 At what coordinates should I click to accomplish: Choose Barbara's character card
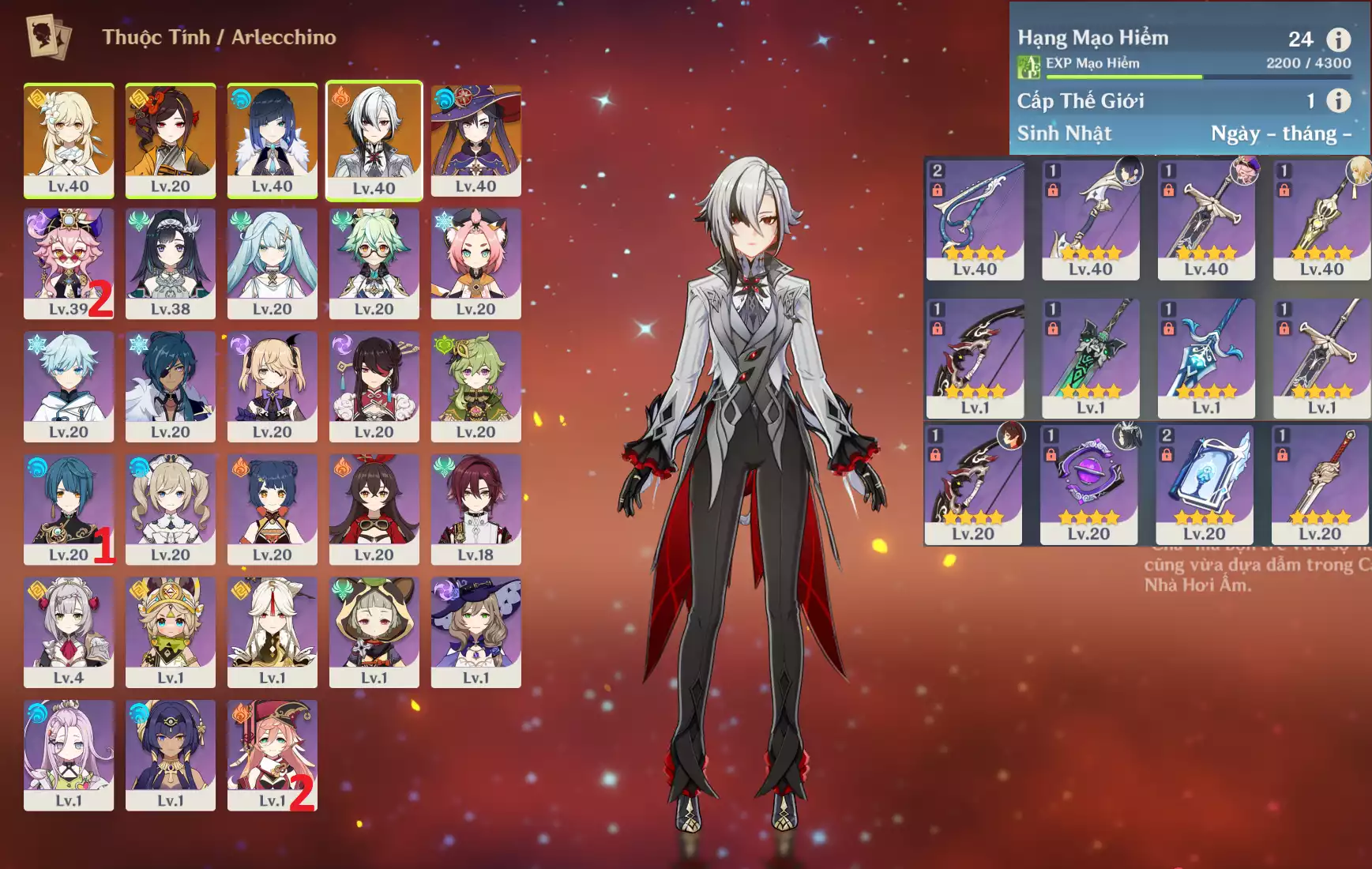point(171,509)
